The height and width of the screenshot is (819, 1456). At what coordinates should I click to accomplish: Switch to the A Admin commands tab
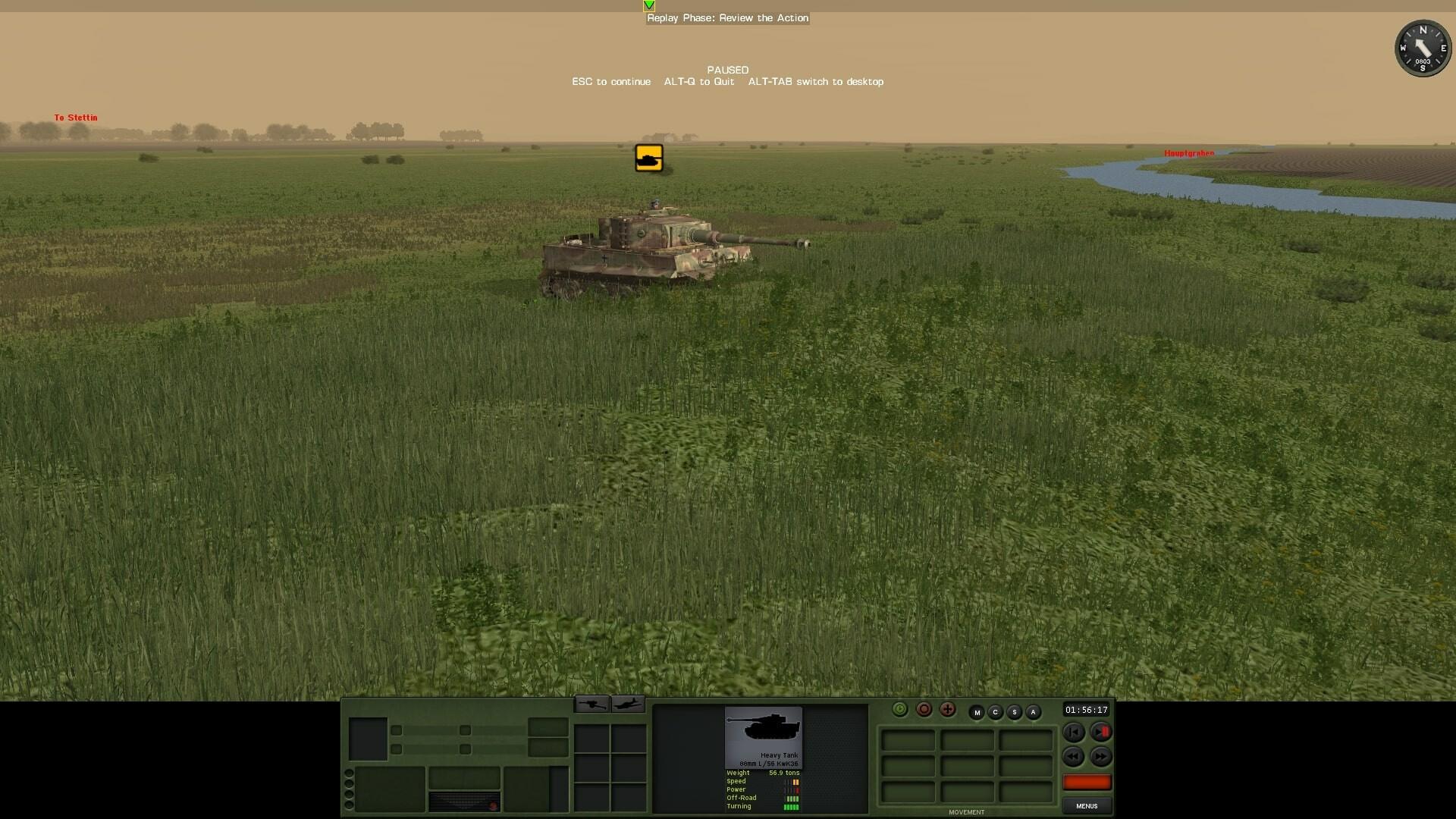[x=1033, y=713]
